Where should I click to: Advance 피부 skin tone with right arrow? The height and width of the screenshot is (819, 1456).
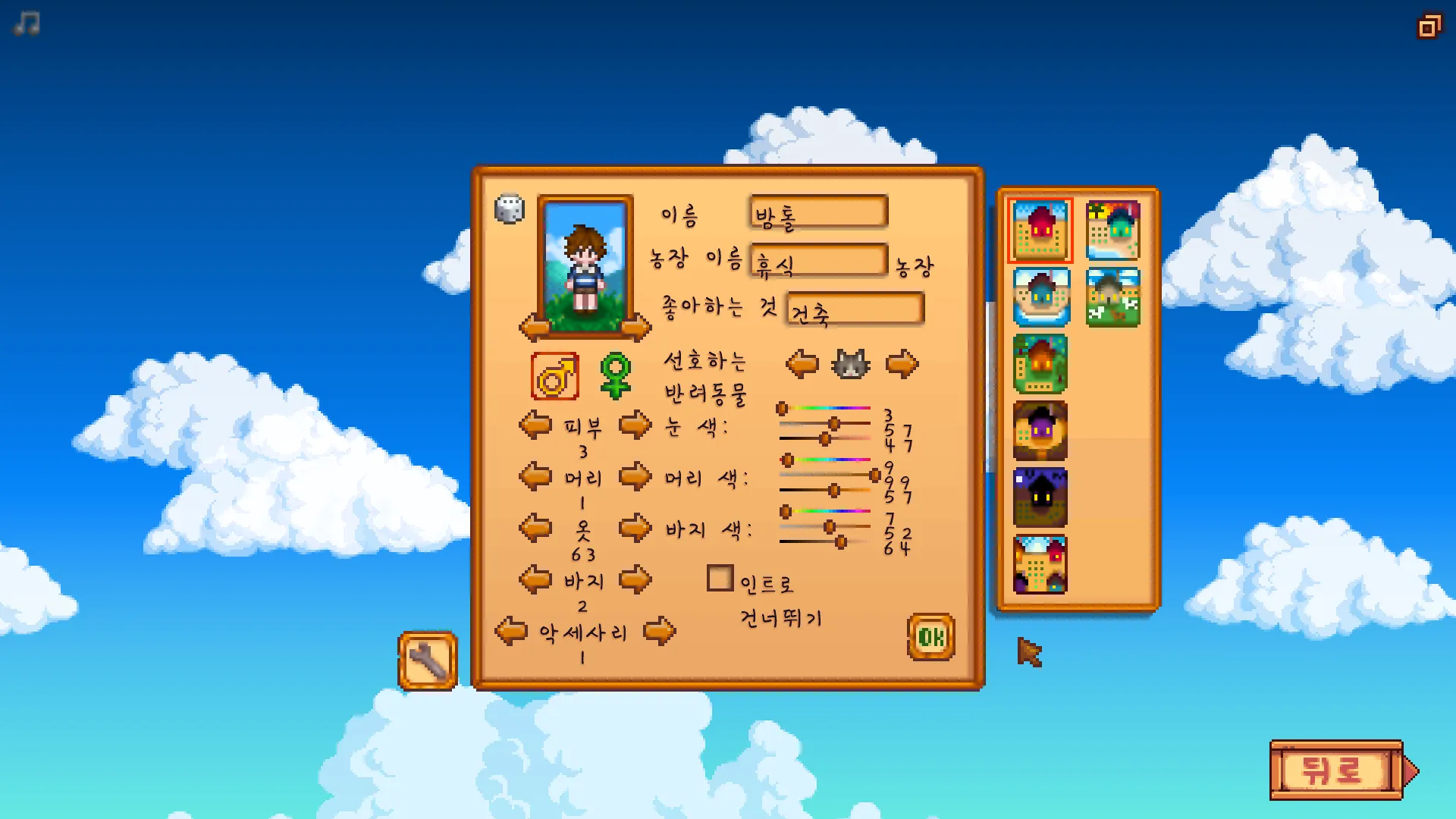(x=635, y=425)
